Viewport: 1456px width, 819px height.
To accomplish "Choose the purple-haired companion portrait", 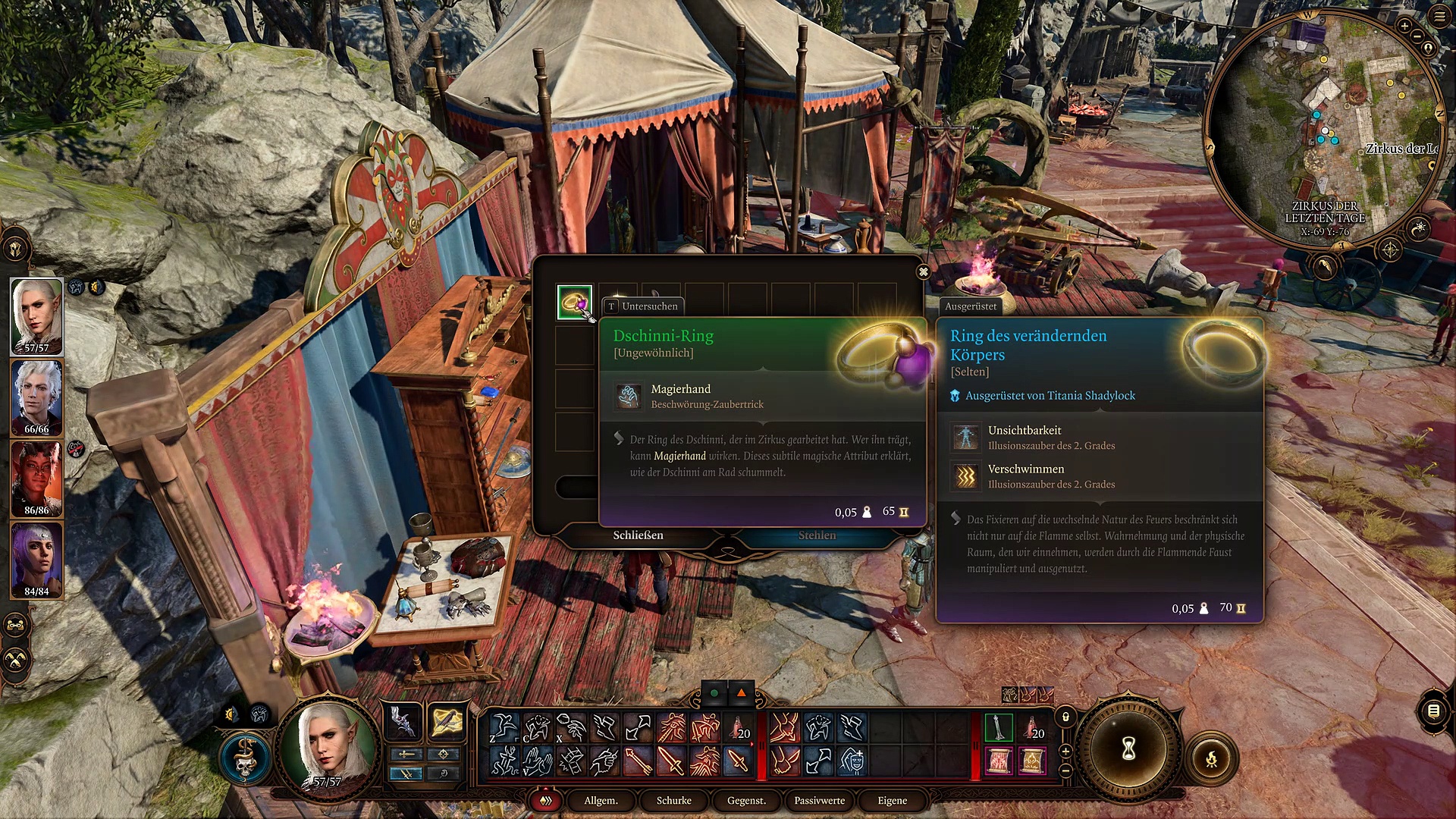I will coord(36,559).
